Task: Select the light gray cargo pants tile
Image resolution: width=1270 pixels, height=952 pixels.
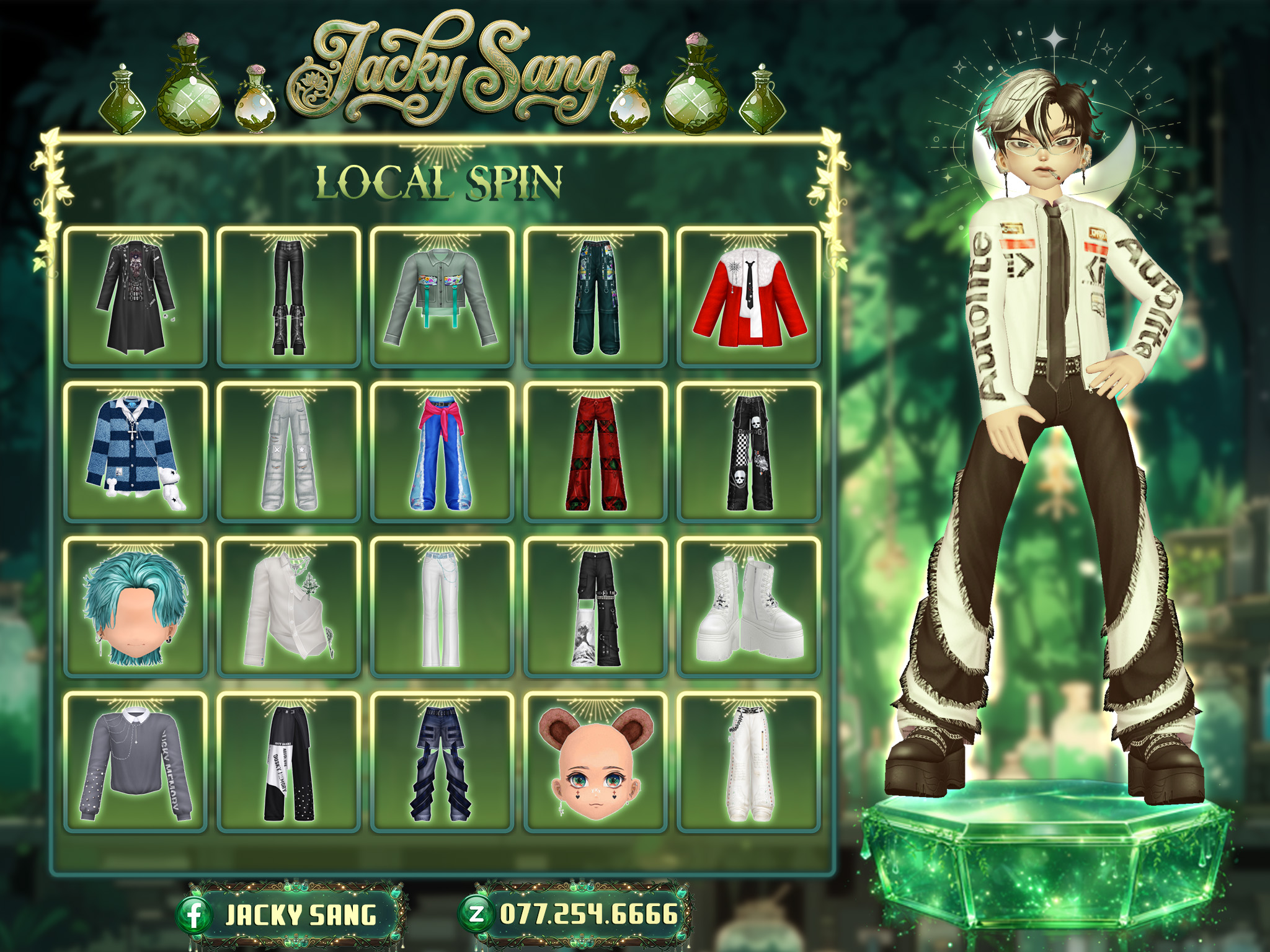Action: [289, 452]
